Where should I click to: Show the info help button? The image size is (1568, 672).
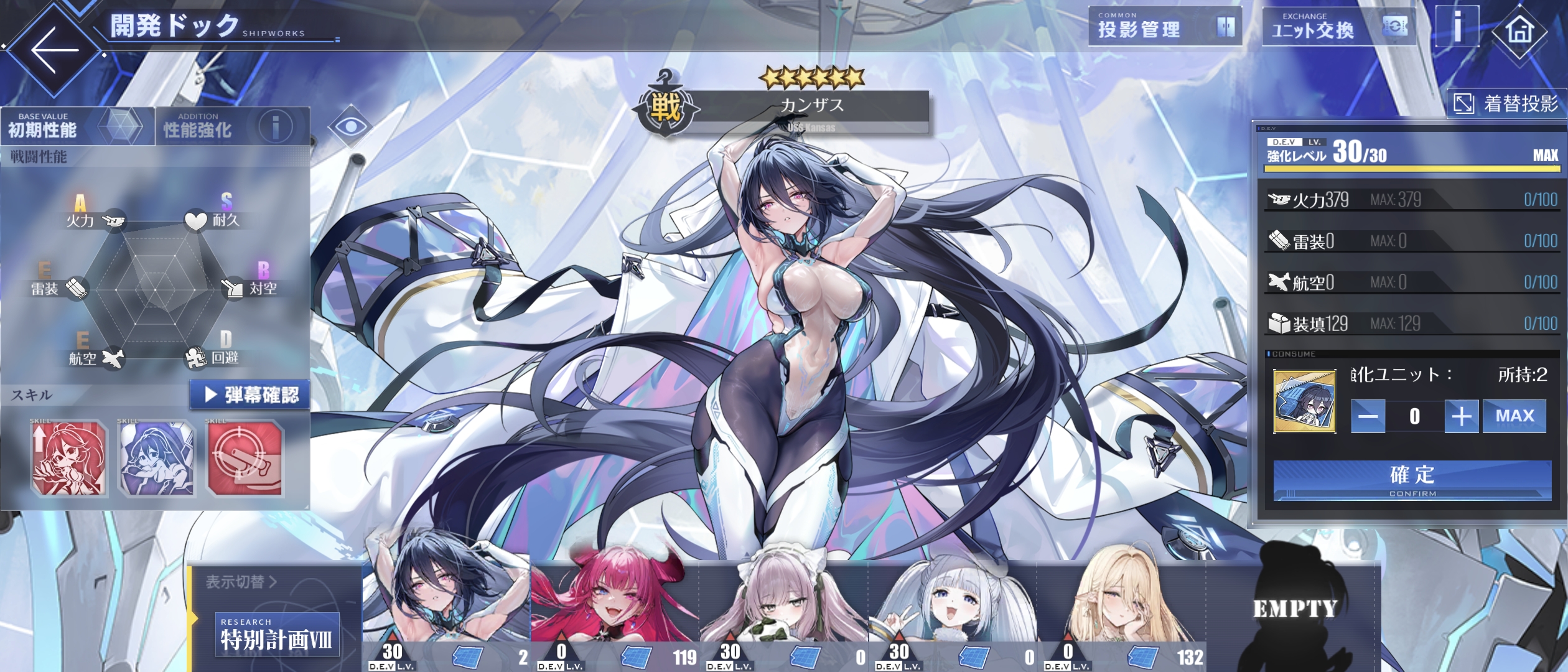1457,27
